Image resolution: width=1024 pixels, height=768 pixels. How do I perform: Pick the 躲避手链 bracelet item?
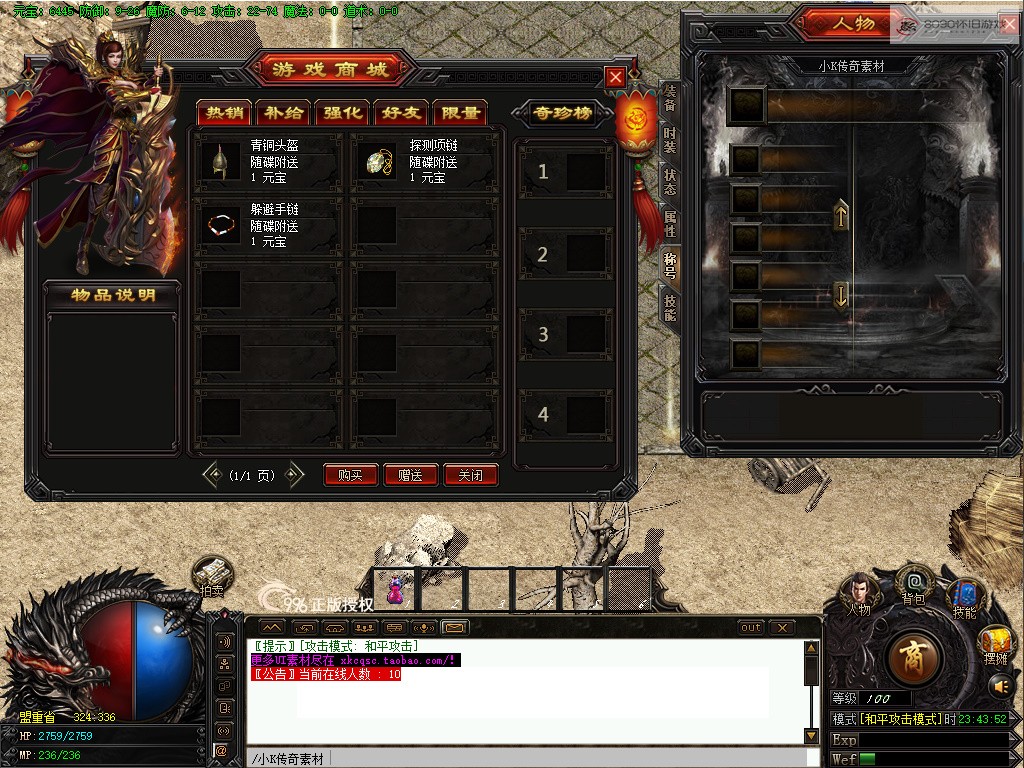coord(222,225)
